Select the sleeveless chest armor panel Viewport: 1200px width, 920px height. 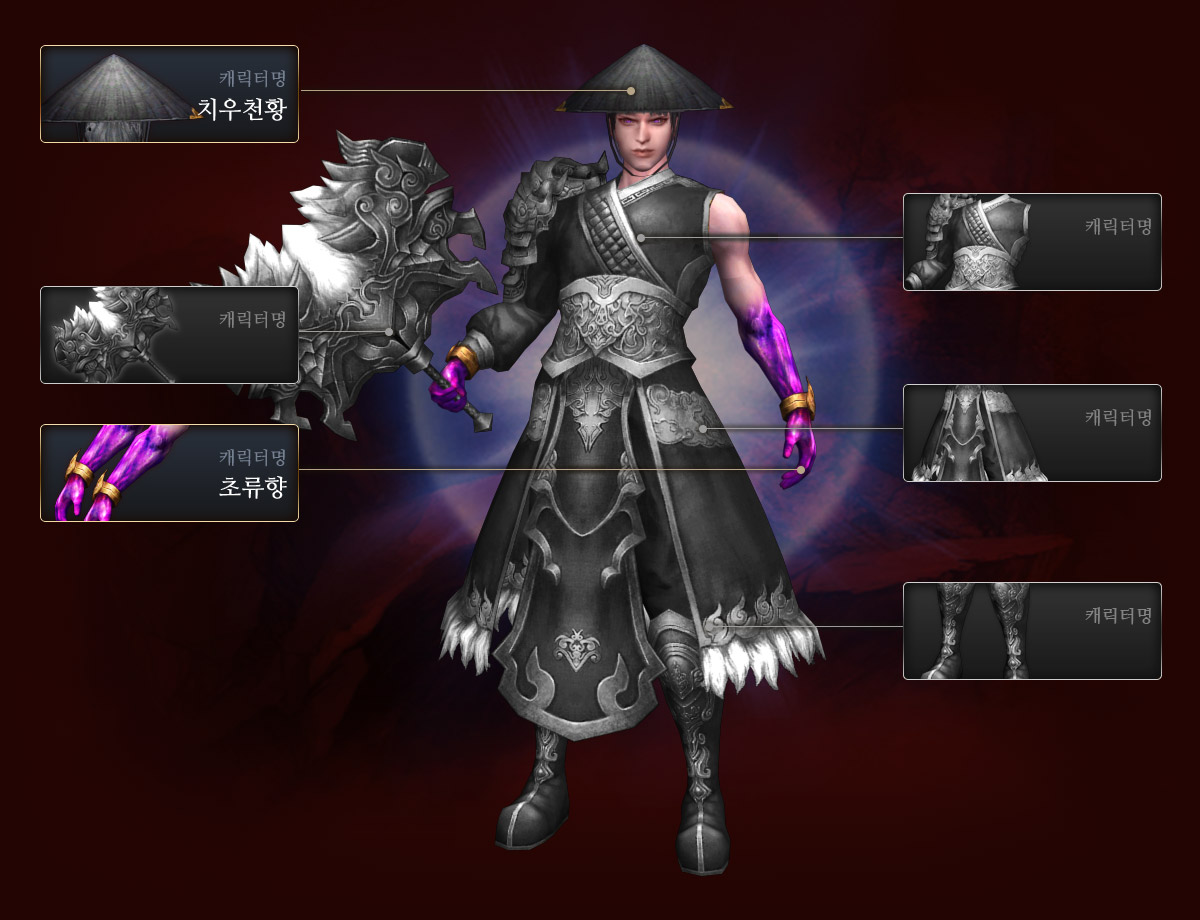(1032, 242)
